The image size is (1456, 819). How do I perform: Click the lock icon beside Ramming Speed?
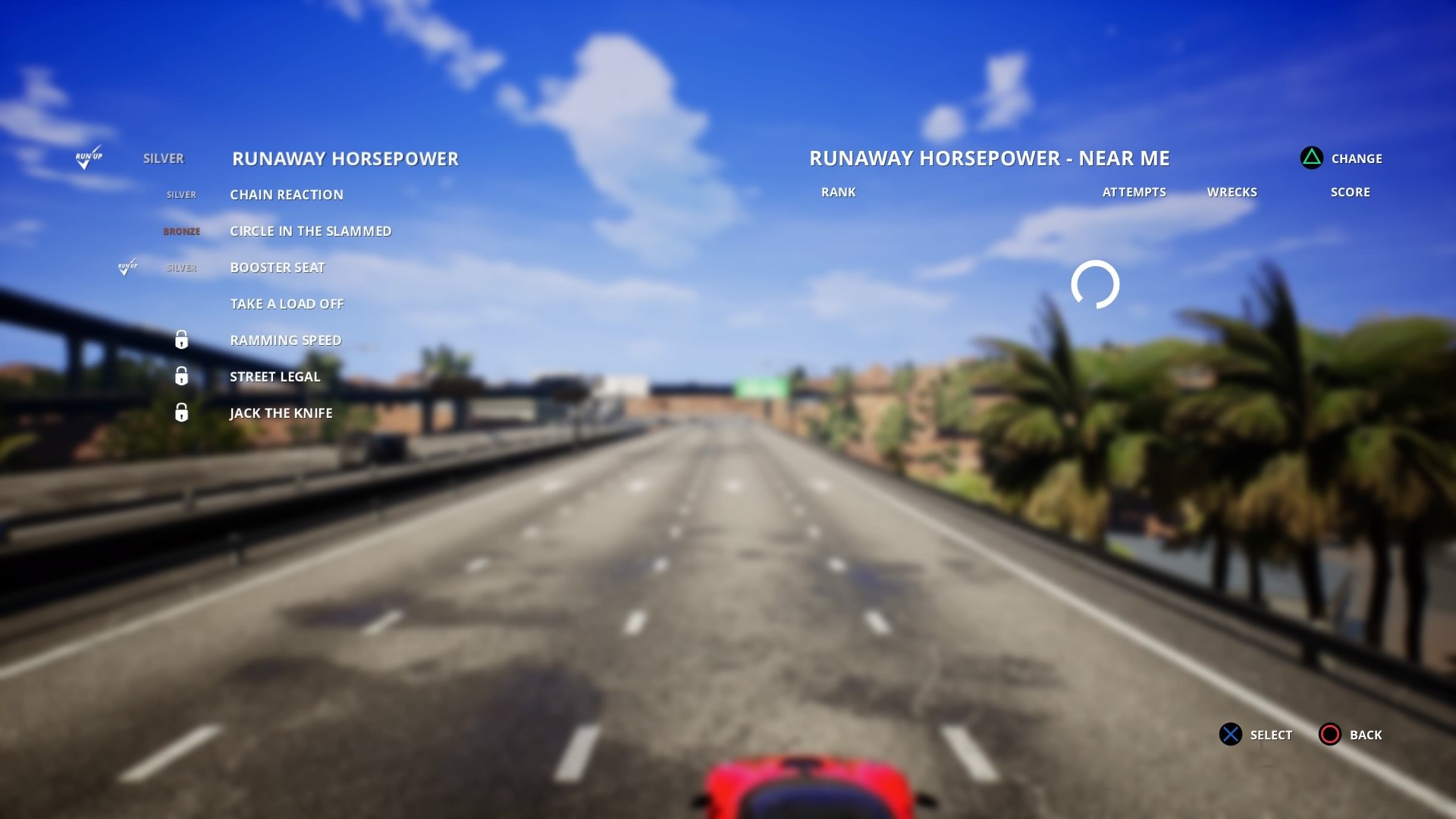[x=182, y=340]
